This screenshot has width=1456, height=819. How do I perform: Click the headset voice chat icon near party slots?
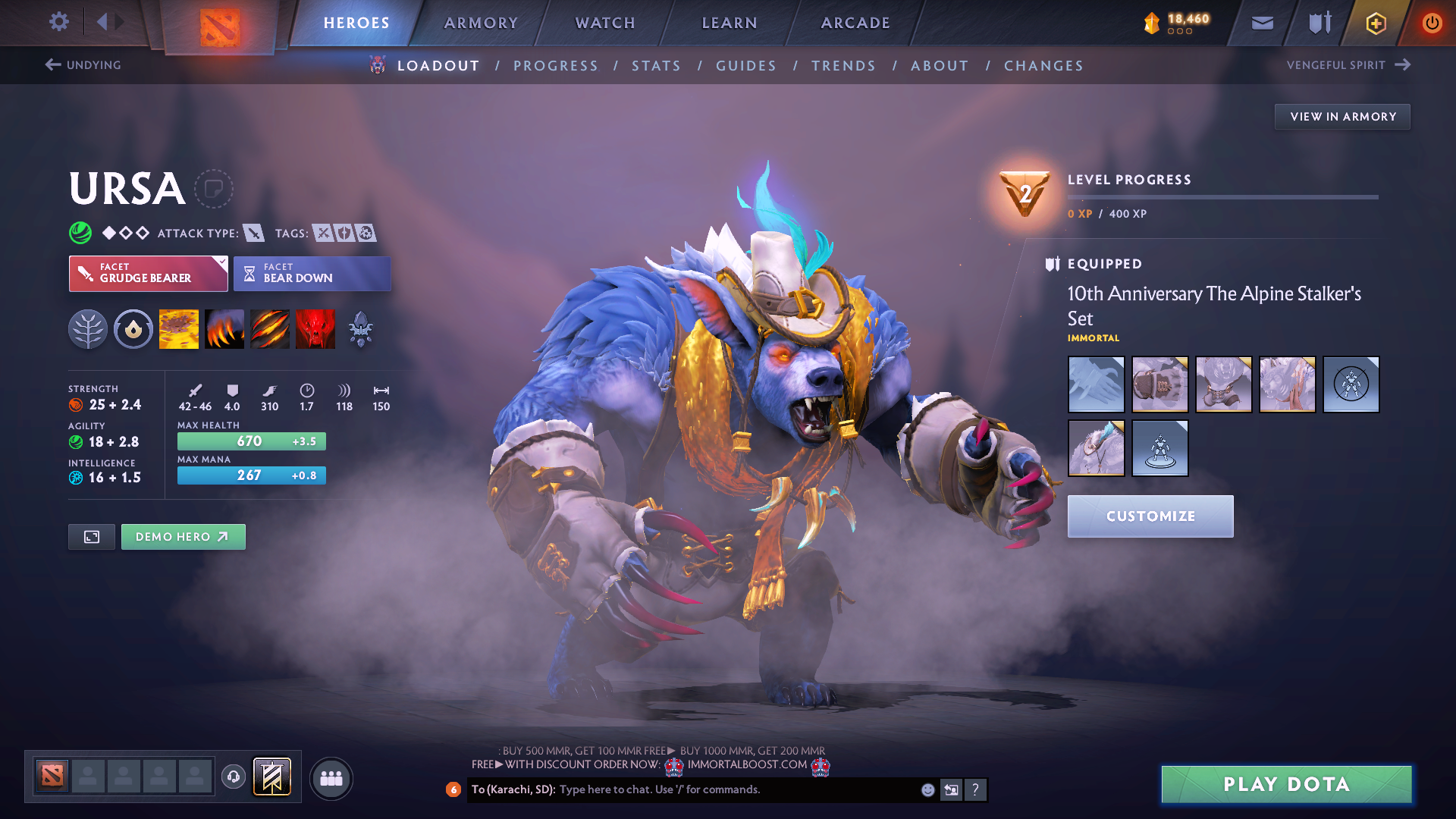coord(234,778)
